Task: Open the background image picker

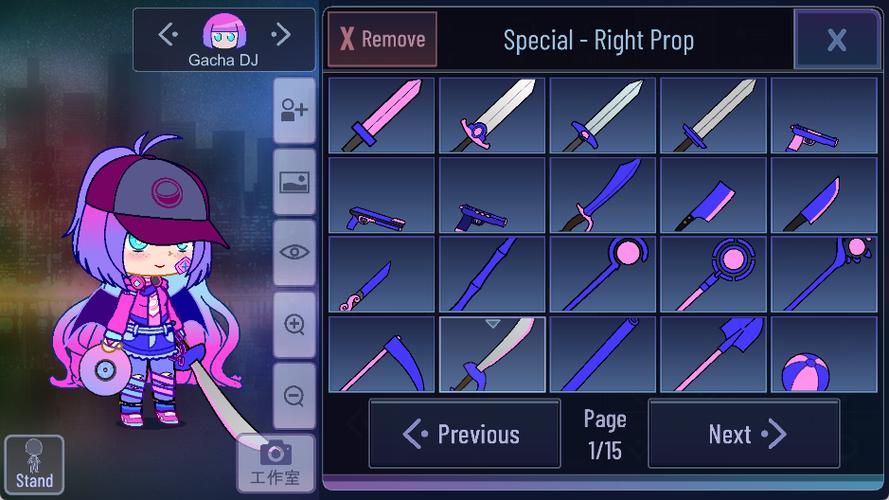Action: coord(294,182)
